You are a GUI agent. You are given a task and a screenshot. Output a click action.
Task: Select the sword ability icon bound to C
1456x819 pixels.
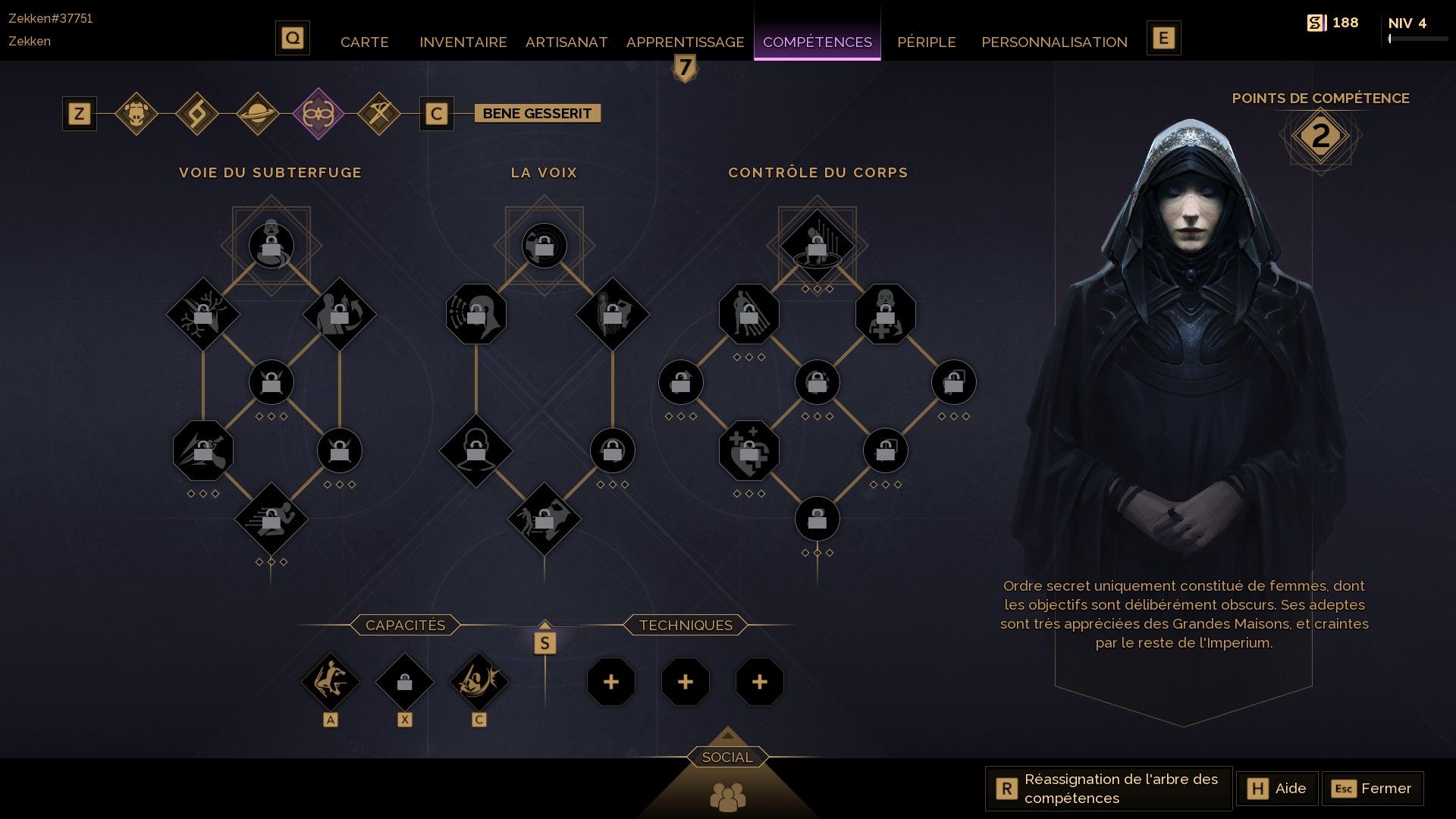pyautogui.click(x=479, y=682)
